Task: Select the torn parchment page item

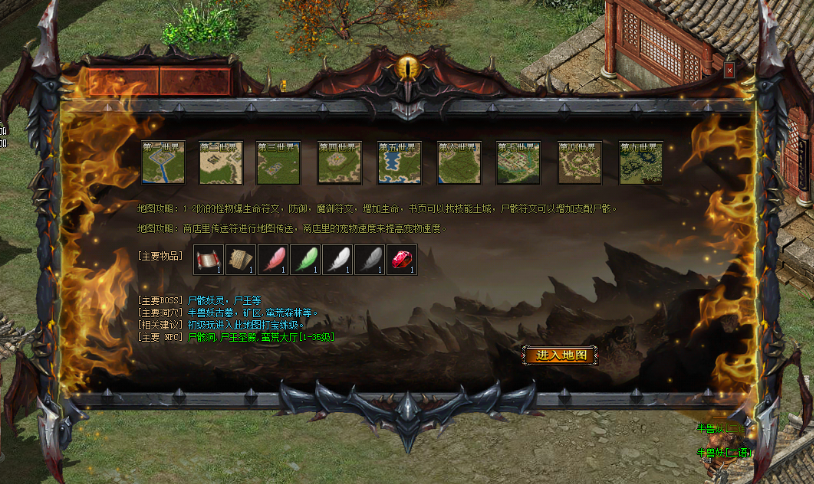Action: pyautogui.click(x=240, y=259)
